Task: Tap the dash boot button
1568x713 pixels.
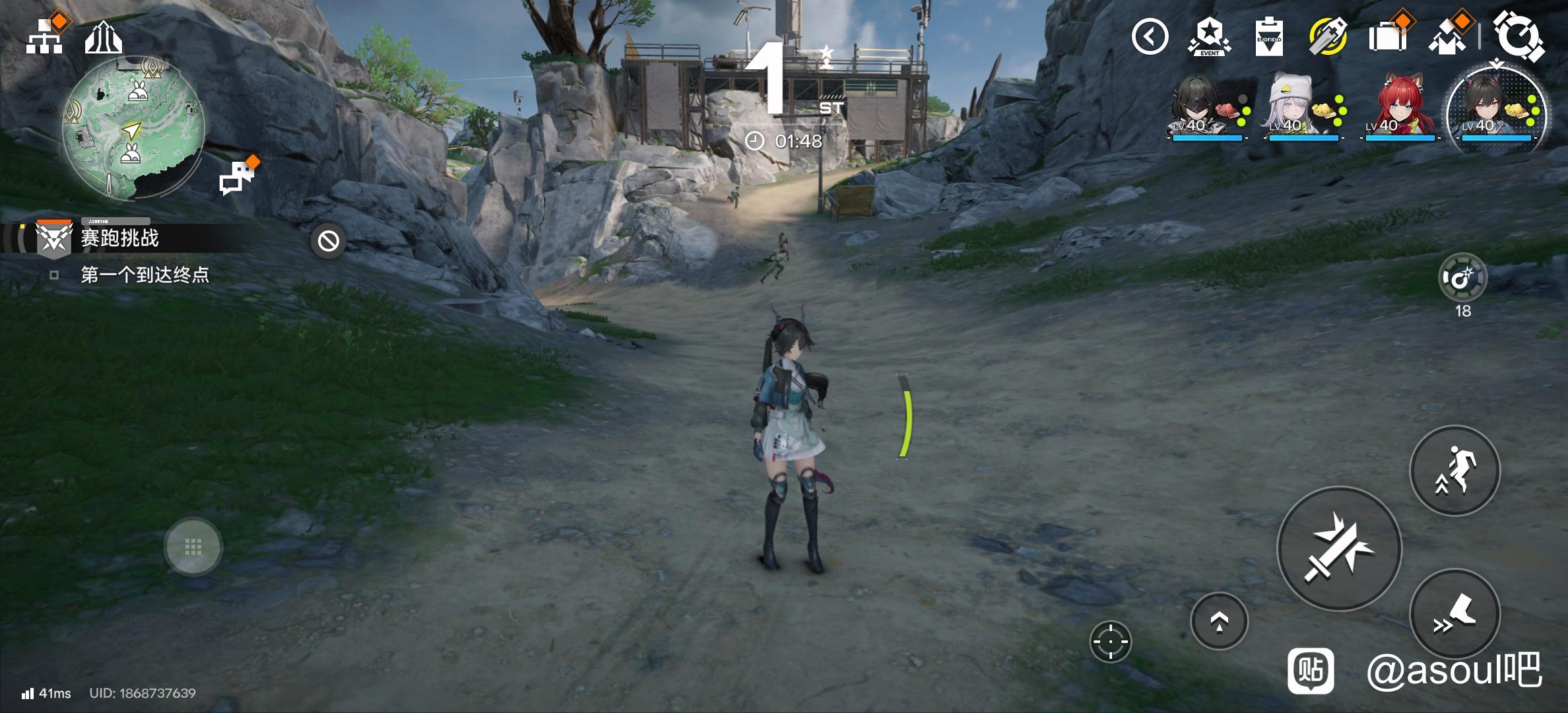Action: [1454, 614]
